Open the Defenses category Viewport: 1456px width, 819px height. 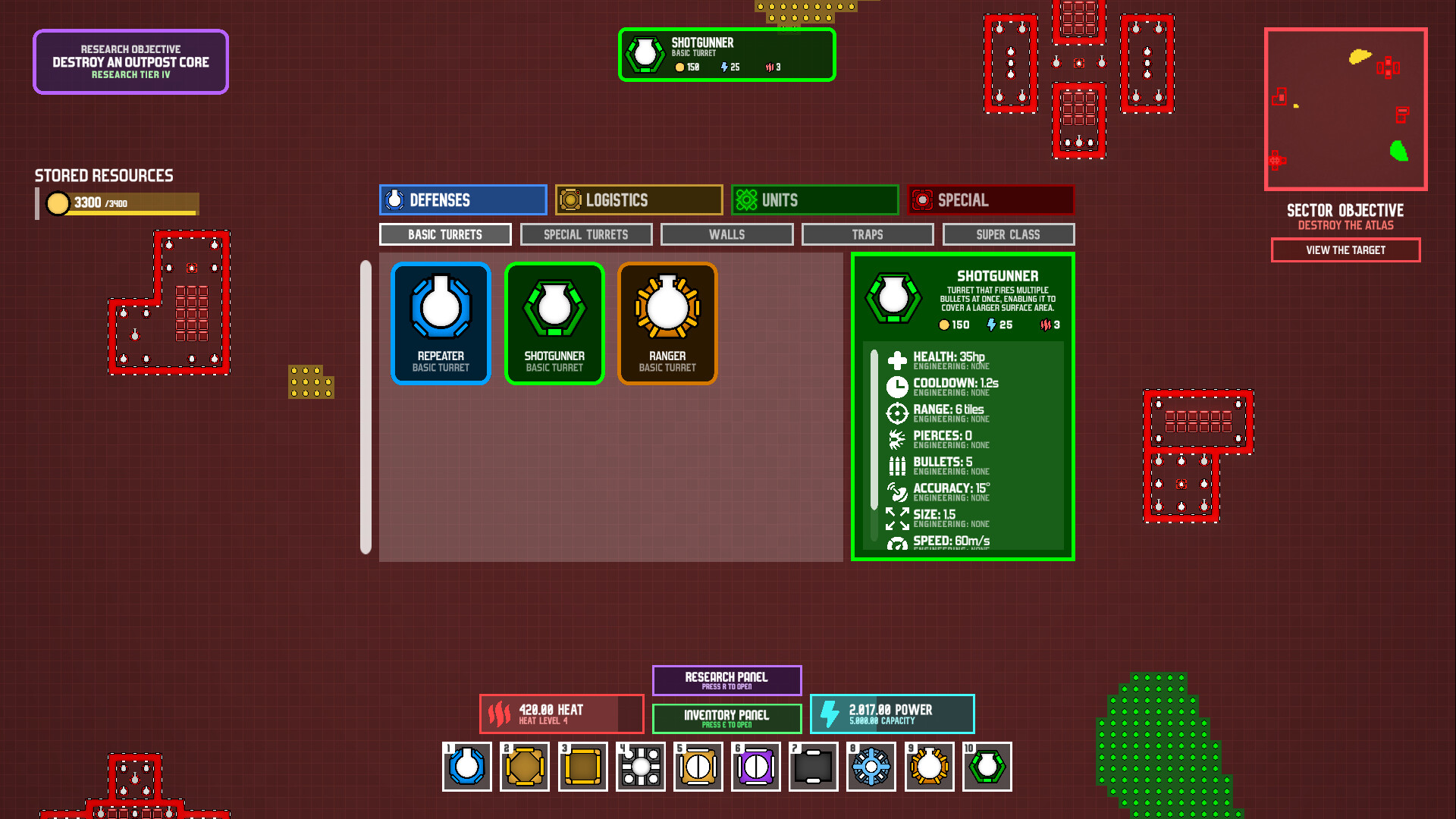462,199
